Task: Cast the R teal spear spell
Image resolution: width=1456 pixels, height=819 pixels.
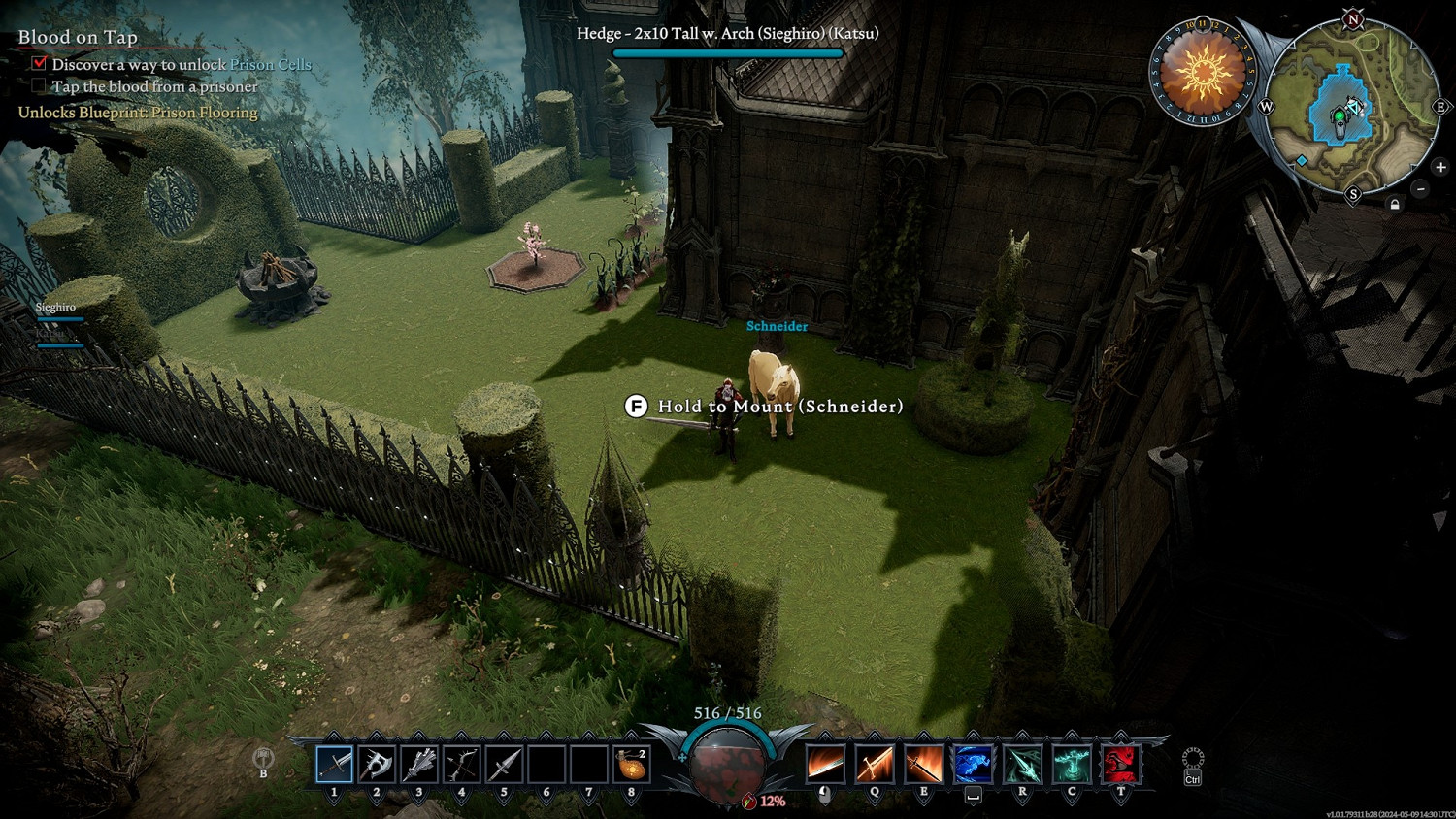Action: click(1022, 765)
